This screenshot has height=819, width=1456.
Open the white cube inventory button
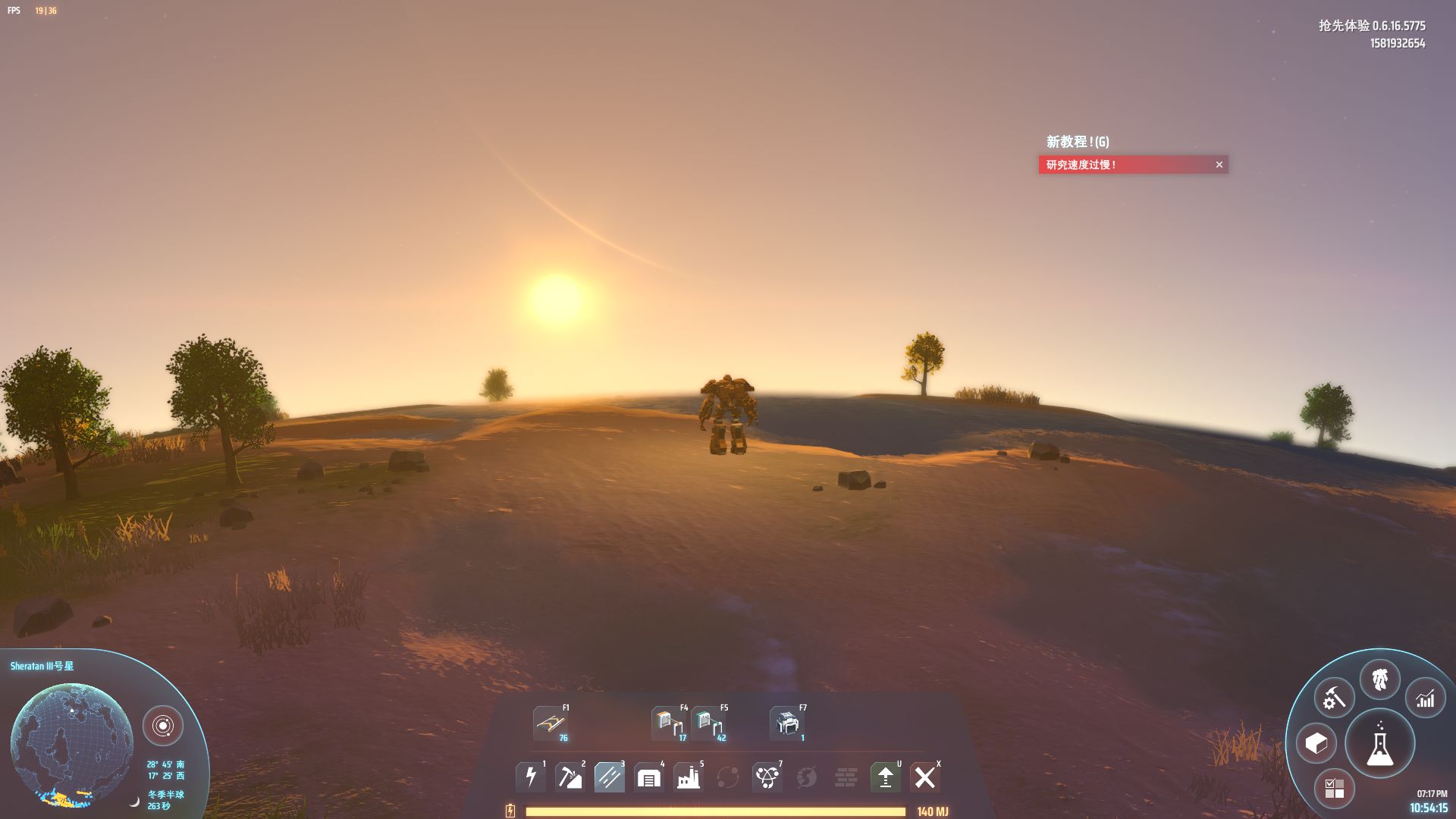click(1316, 743)
